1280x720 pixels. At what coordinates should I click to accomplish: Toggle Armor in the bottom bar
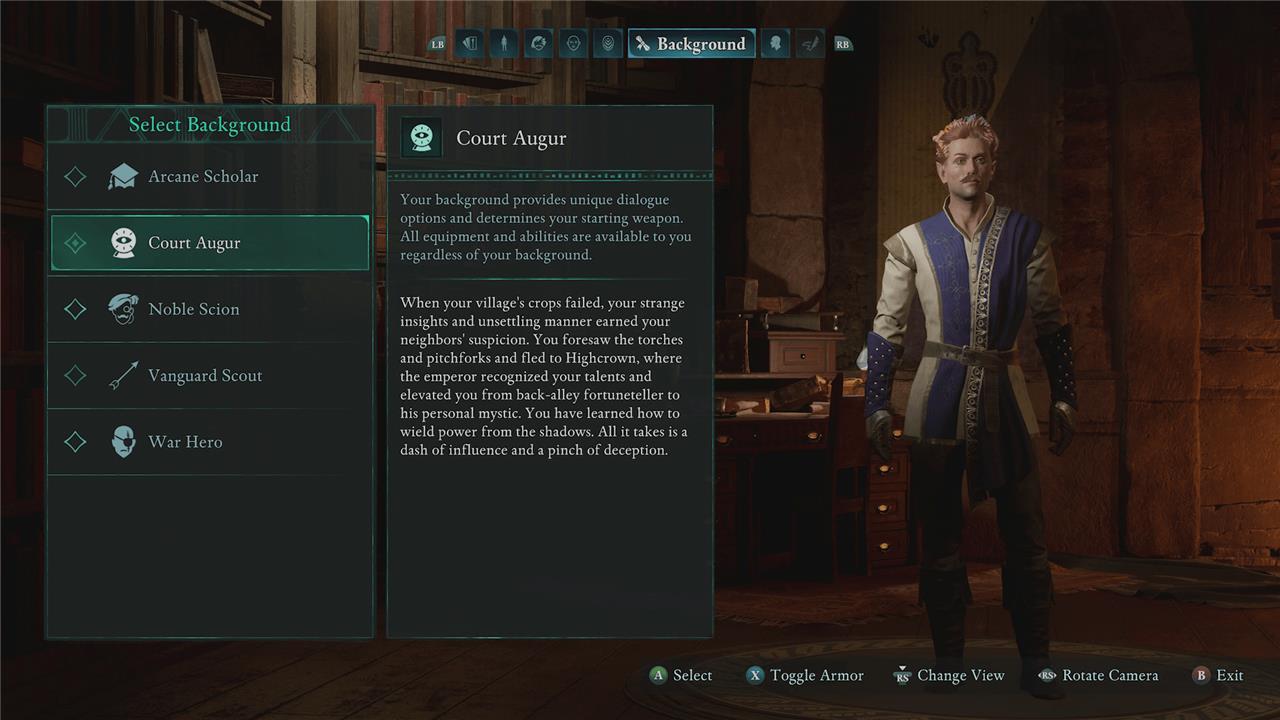[x=805, y=675]
